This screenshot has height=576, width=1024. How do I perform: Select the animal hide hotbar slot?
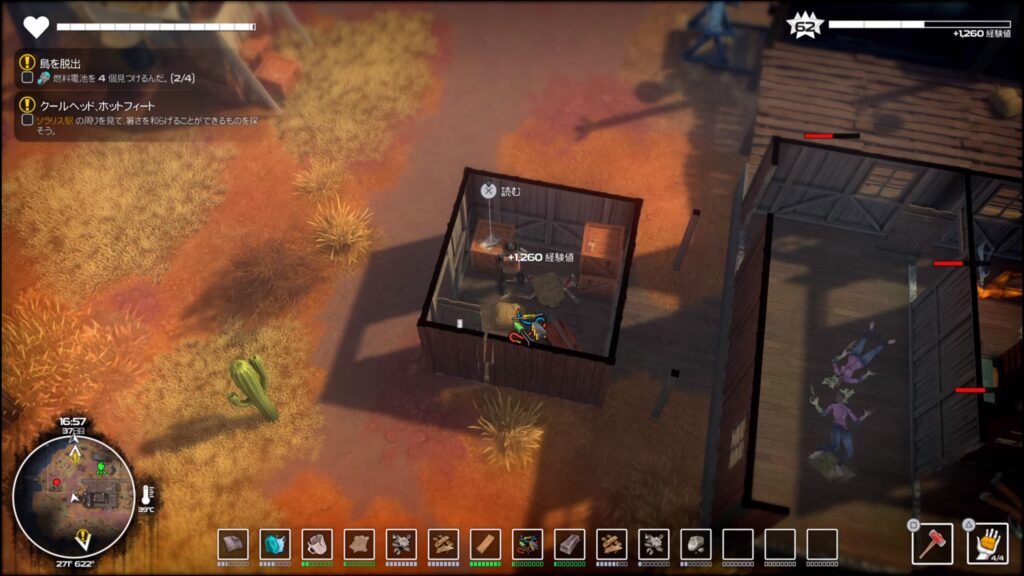click(x=359, y=544)
